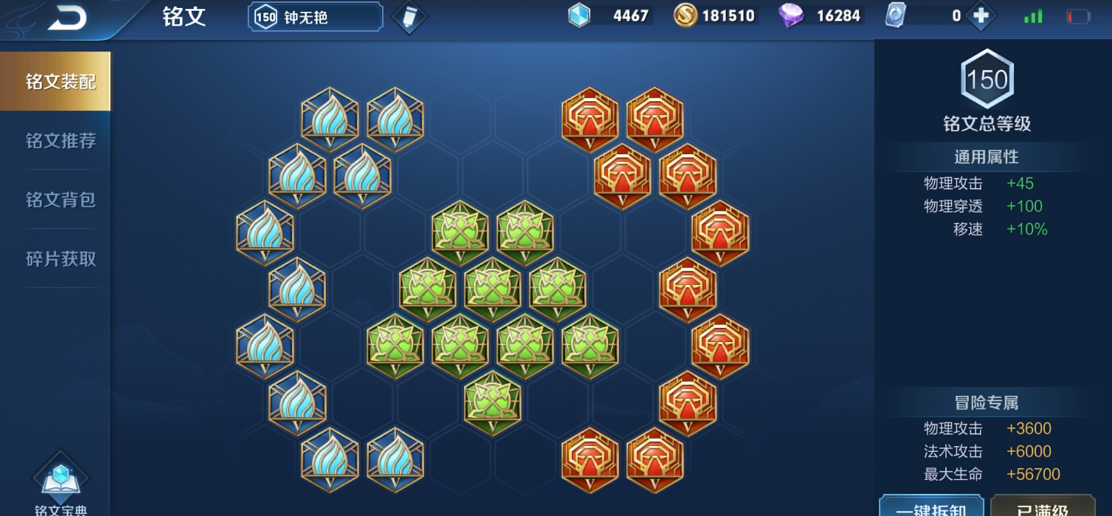Tap the 已满级 button
The height and width of the screenshot is (516, 1112).
coord(1042,507)
